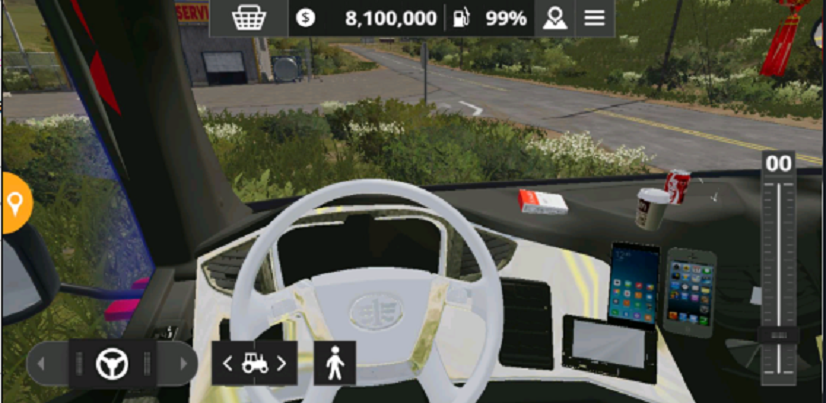Switch to the next vehicle
Image resolution: width=826 pixels, height=403 pixels.
[283, 363]
